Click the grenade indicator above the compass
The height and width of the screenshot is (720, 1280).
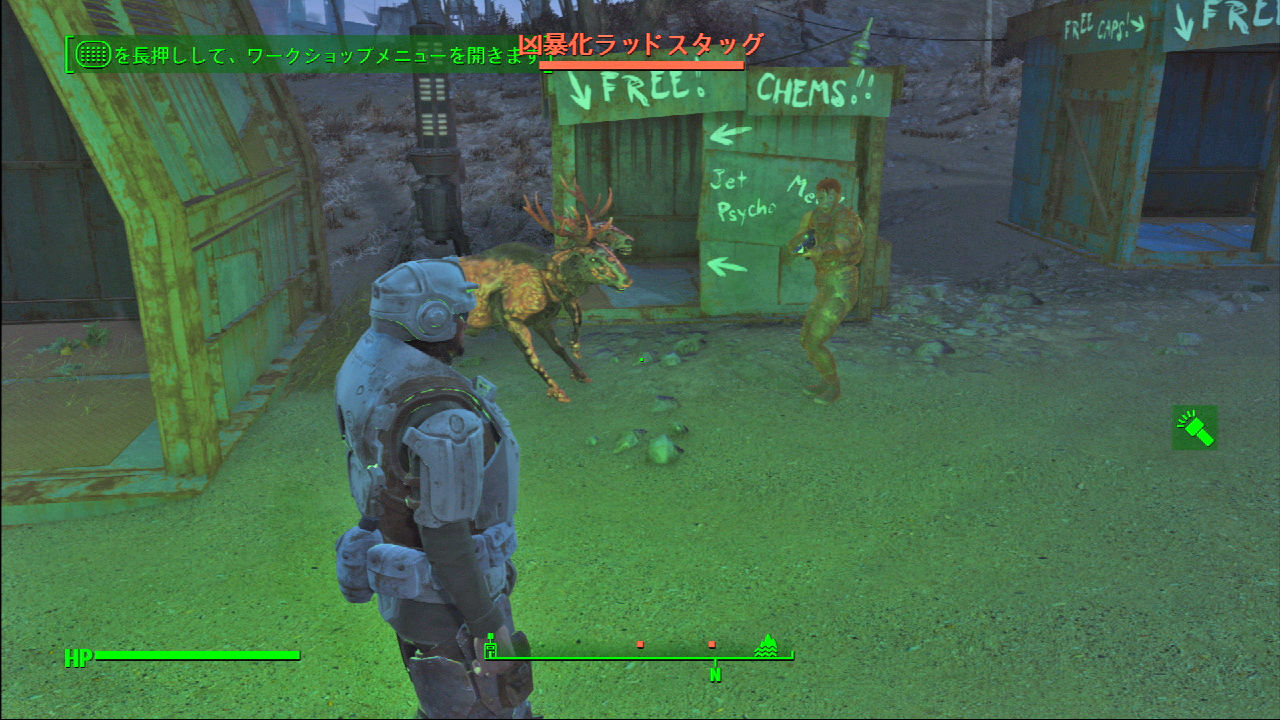490,637
